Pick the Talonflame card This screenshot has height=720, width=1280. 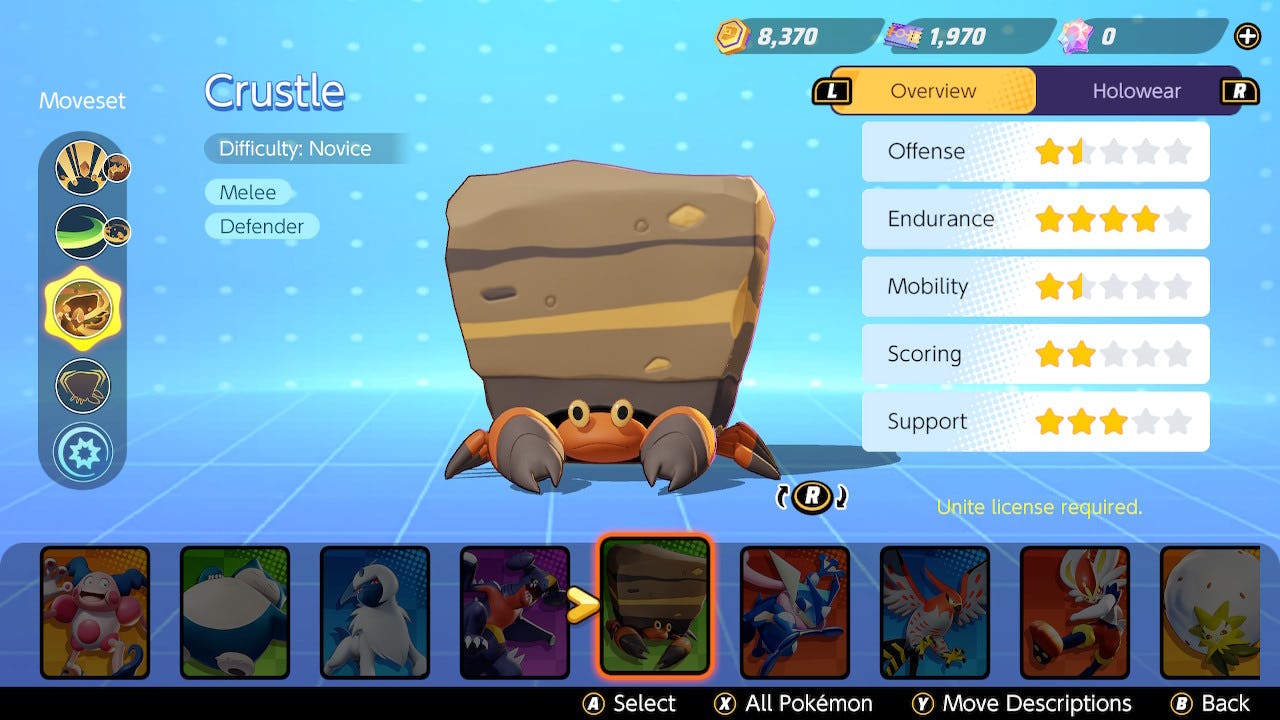(x=935, y=611)
